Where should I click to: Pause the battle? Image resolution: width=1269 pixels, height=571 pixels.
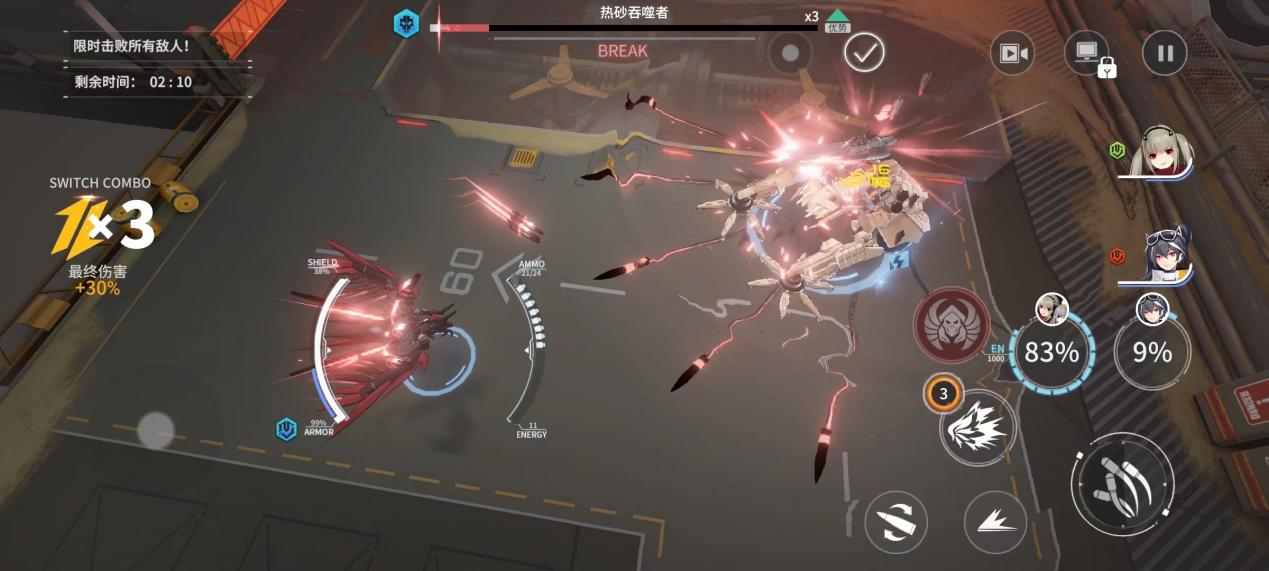1165,53
